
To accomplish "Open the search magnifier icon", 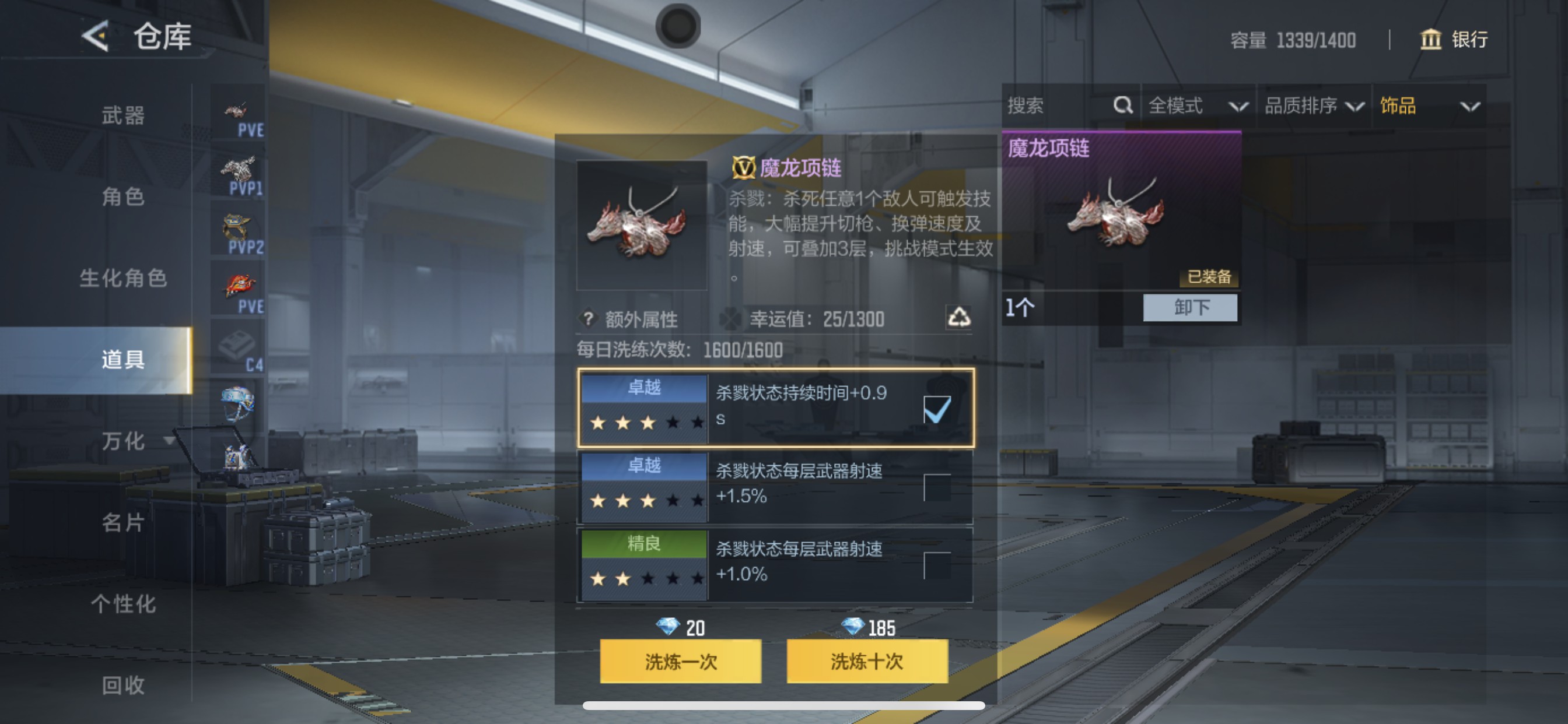I will tap(1122, 106).
